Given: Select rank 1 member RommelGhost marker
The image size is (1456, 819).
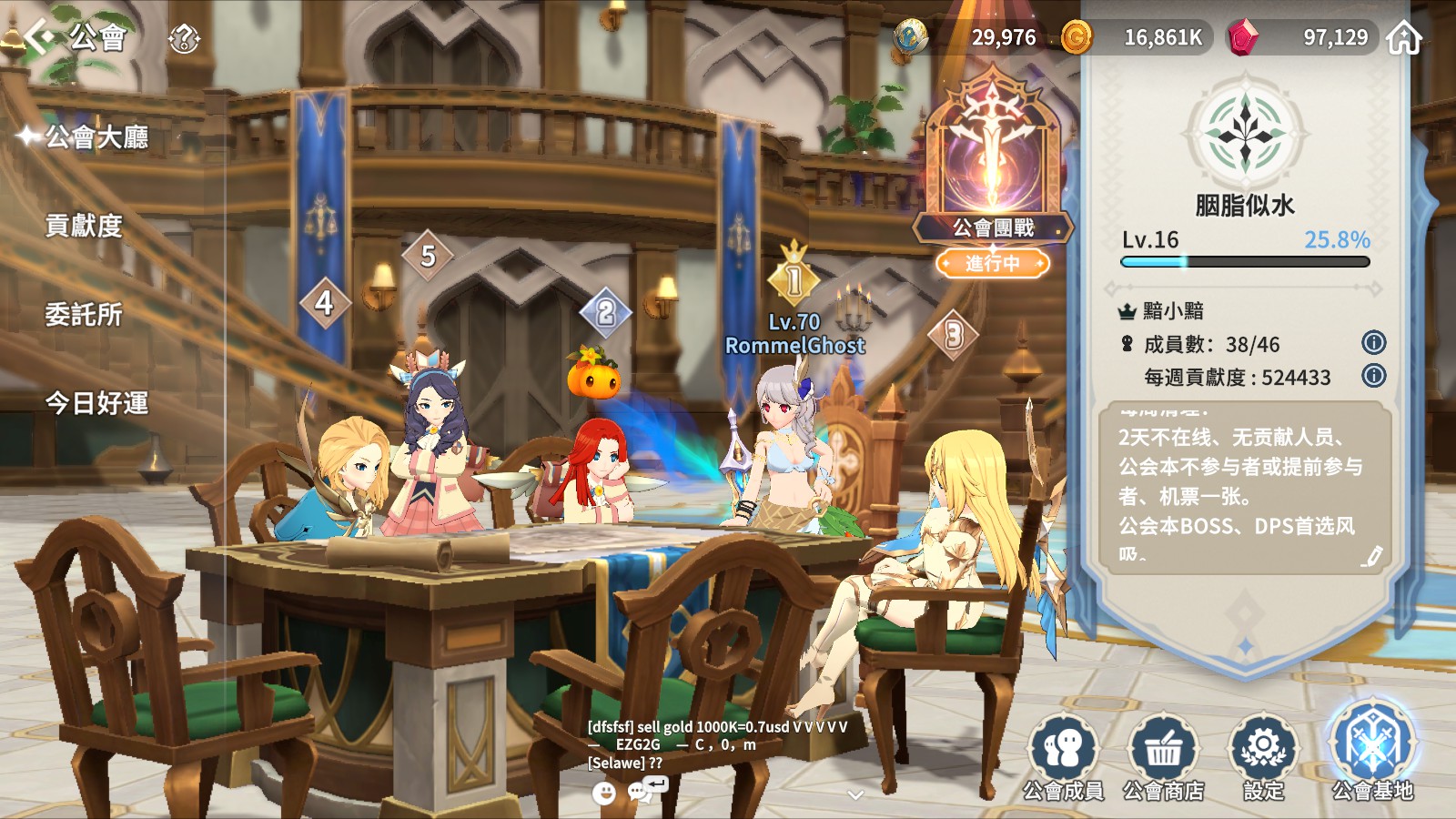Looking at the screenshot, I should (794, 277).
